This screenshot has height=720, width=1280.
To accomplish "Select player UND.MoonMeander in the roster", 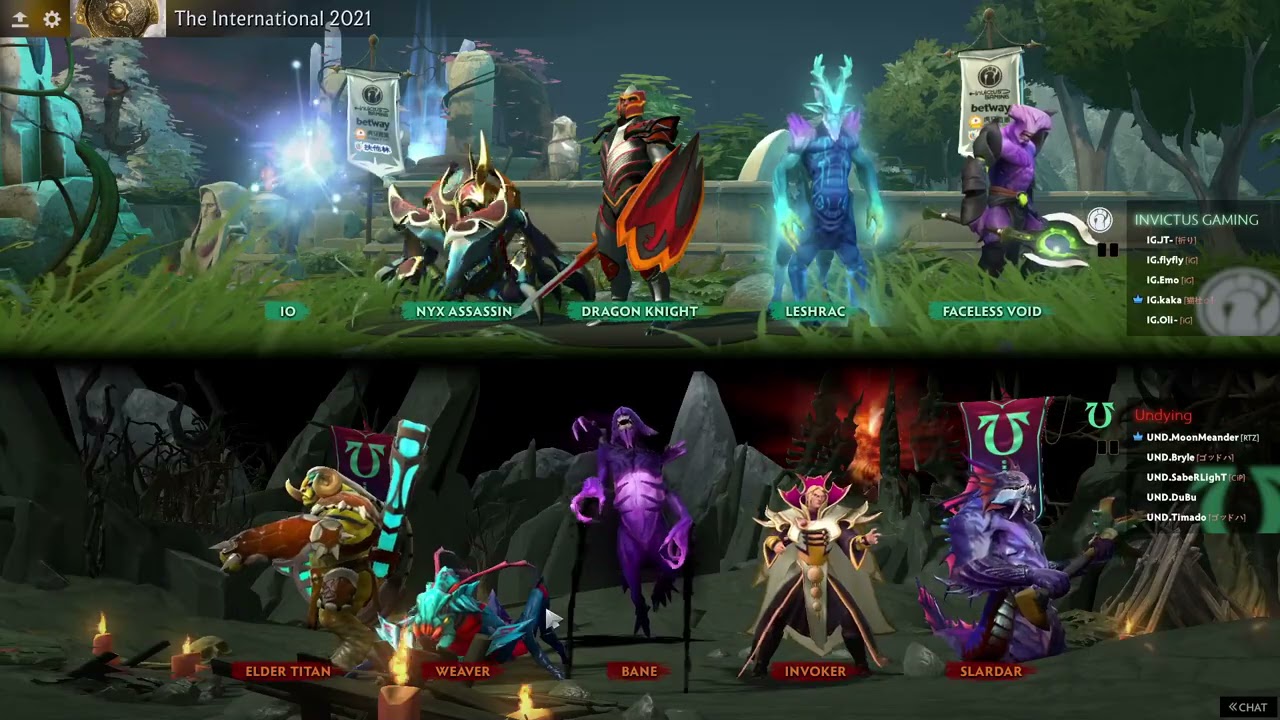I will pyautogui.click(x=1192, y=437).
